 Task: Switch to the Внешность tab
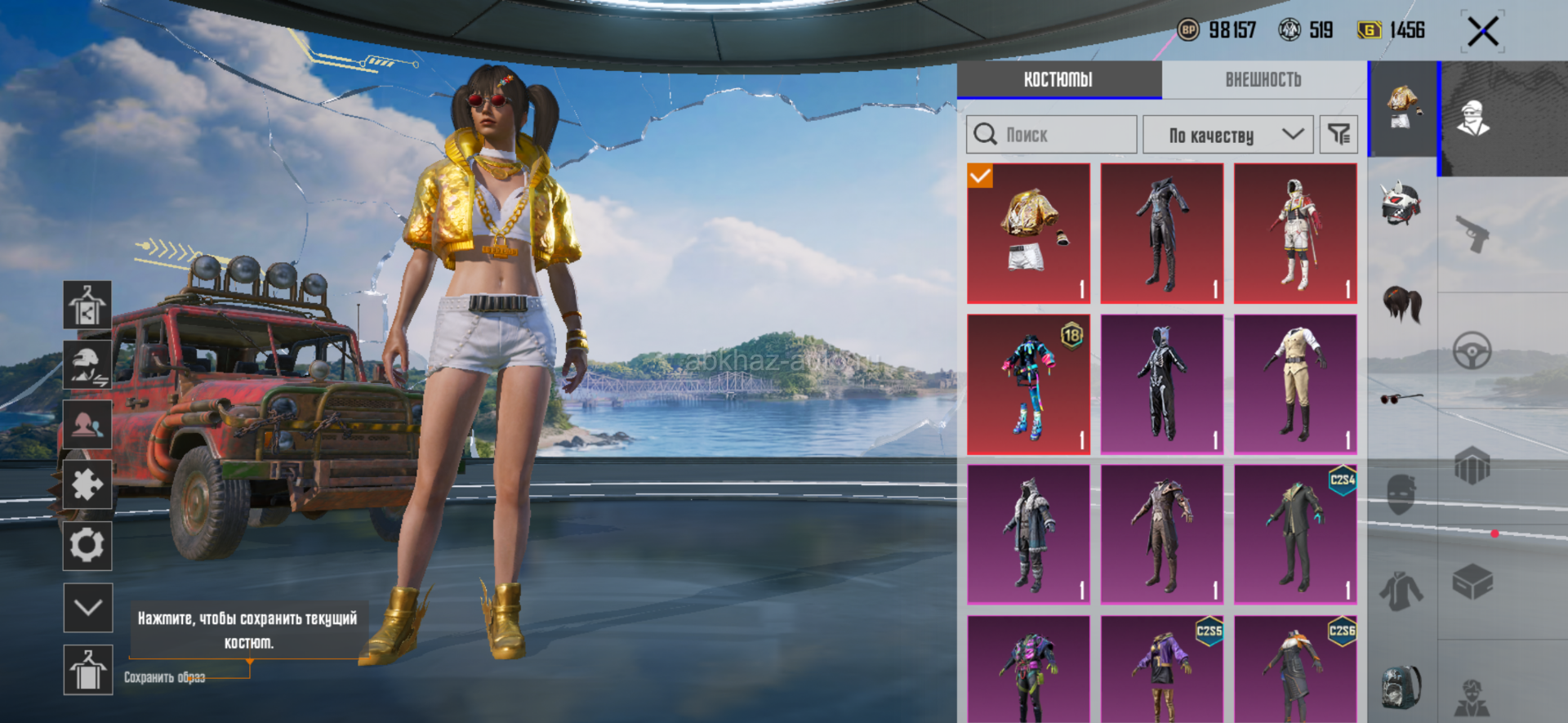pyautogui.click(x=1263, y=80)
